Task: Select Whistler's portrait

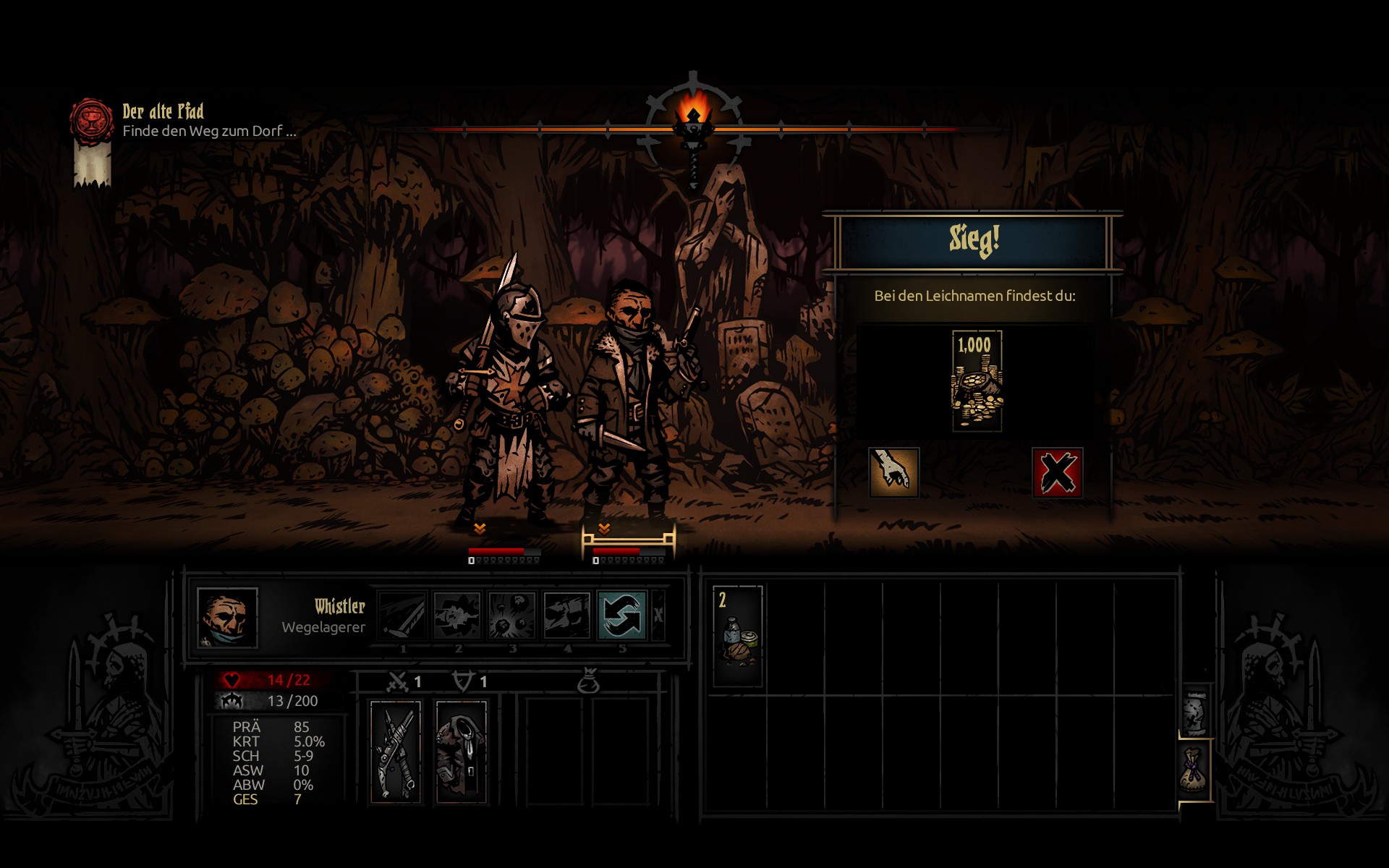Action: [x=227, y=617]
